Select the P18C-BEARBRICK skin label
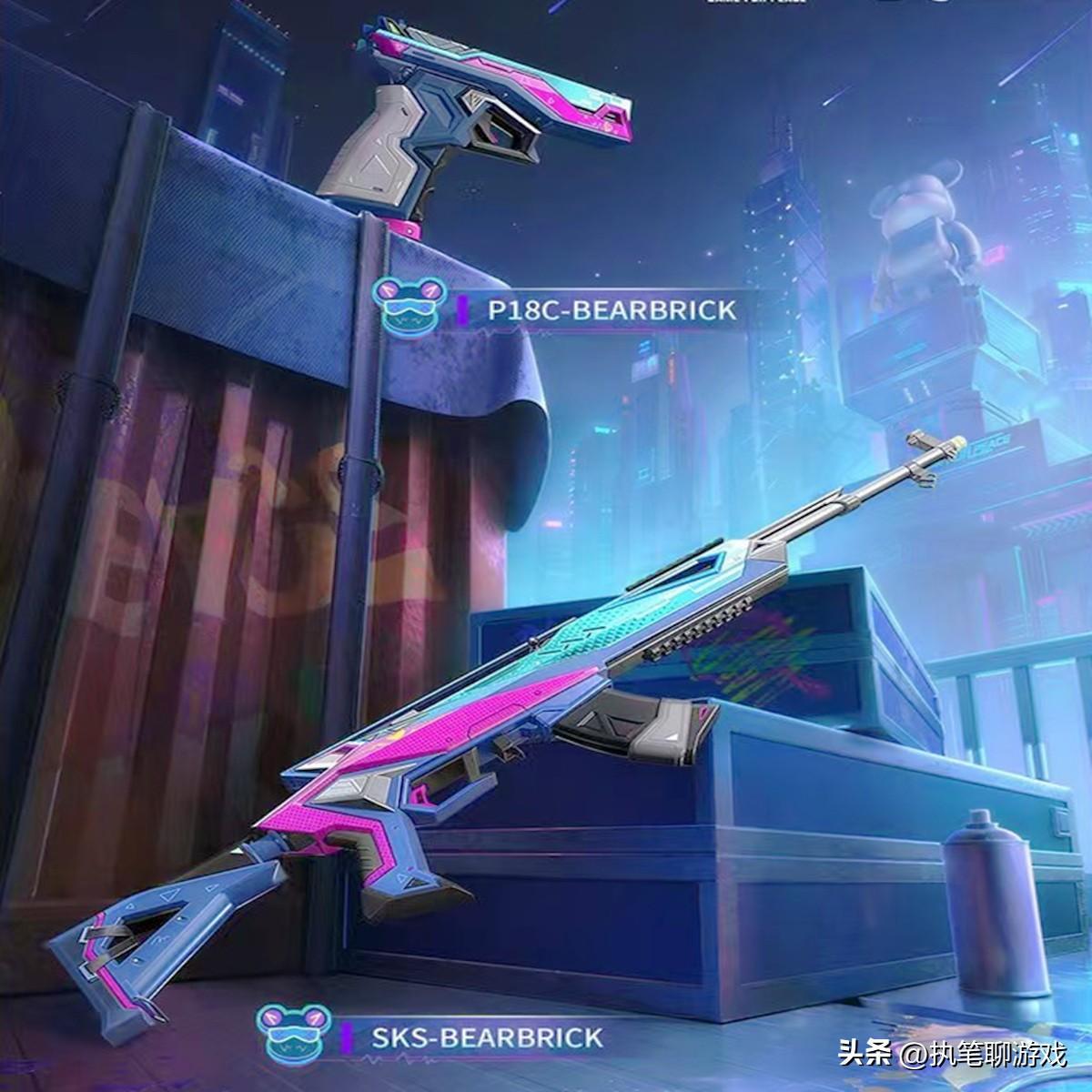This screenshot has height=1092, width=1092. point(611,310)
